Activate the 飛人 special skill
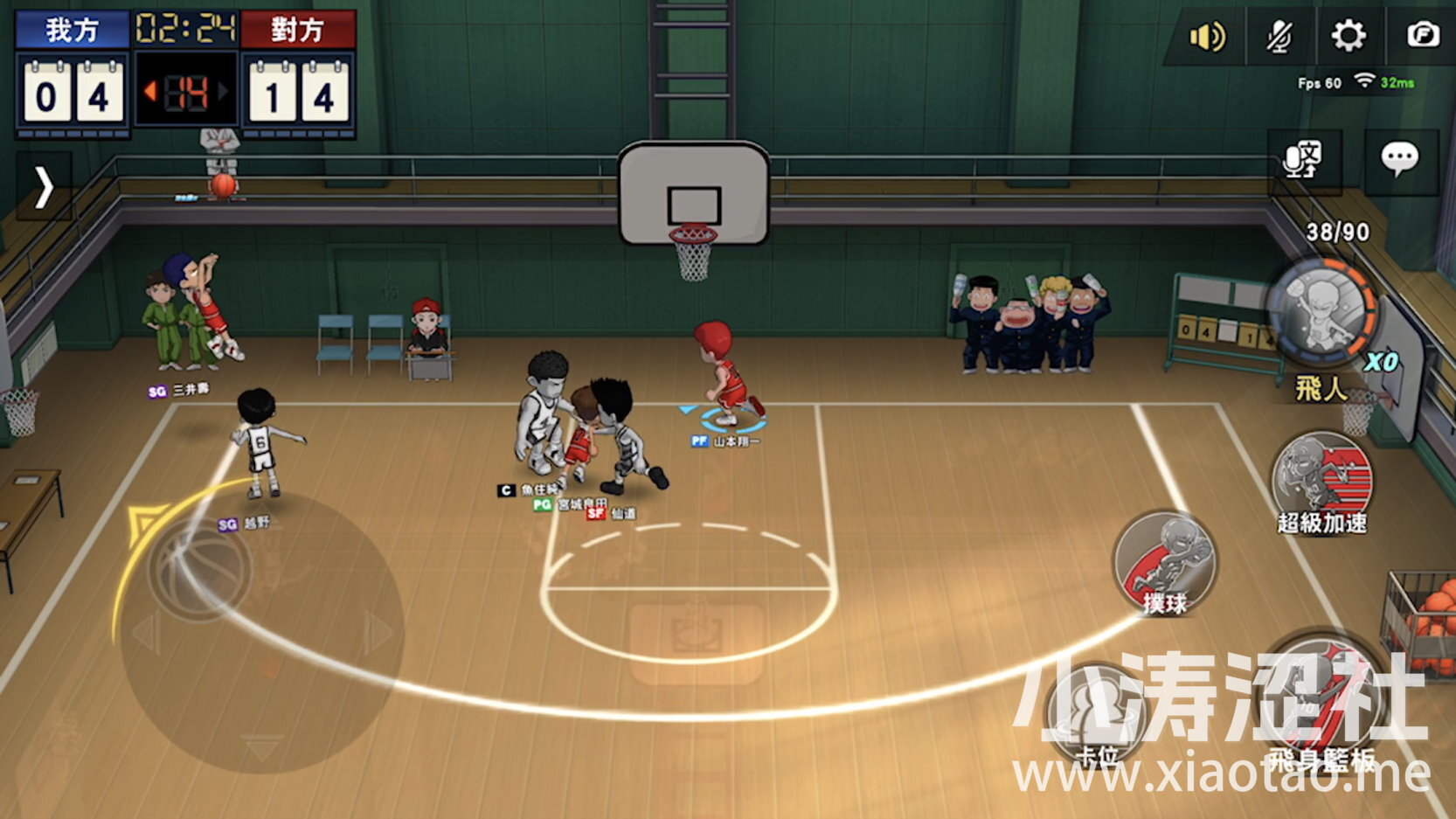The image size is (1456, 819). point(1323,313)
